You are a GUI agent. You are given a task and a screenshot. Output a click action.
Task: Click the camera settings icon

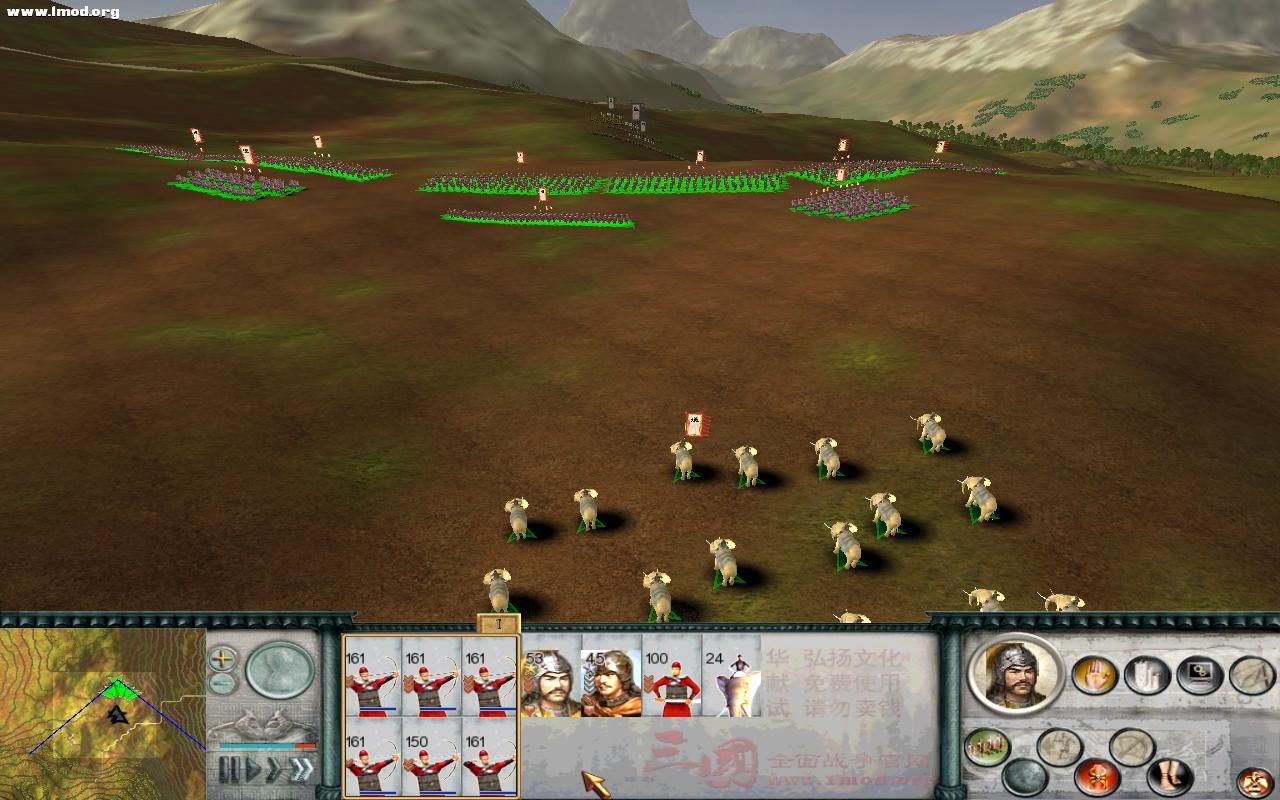pyautogui.click(x=1200, y=674)
